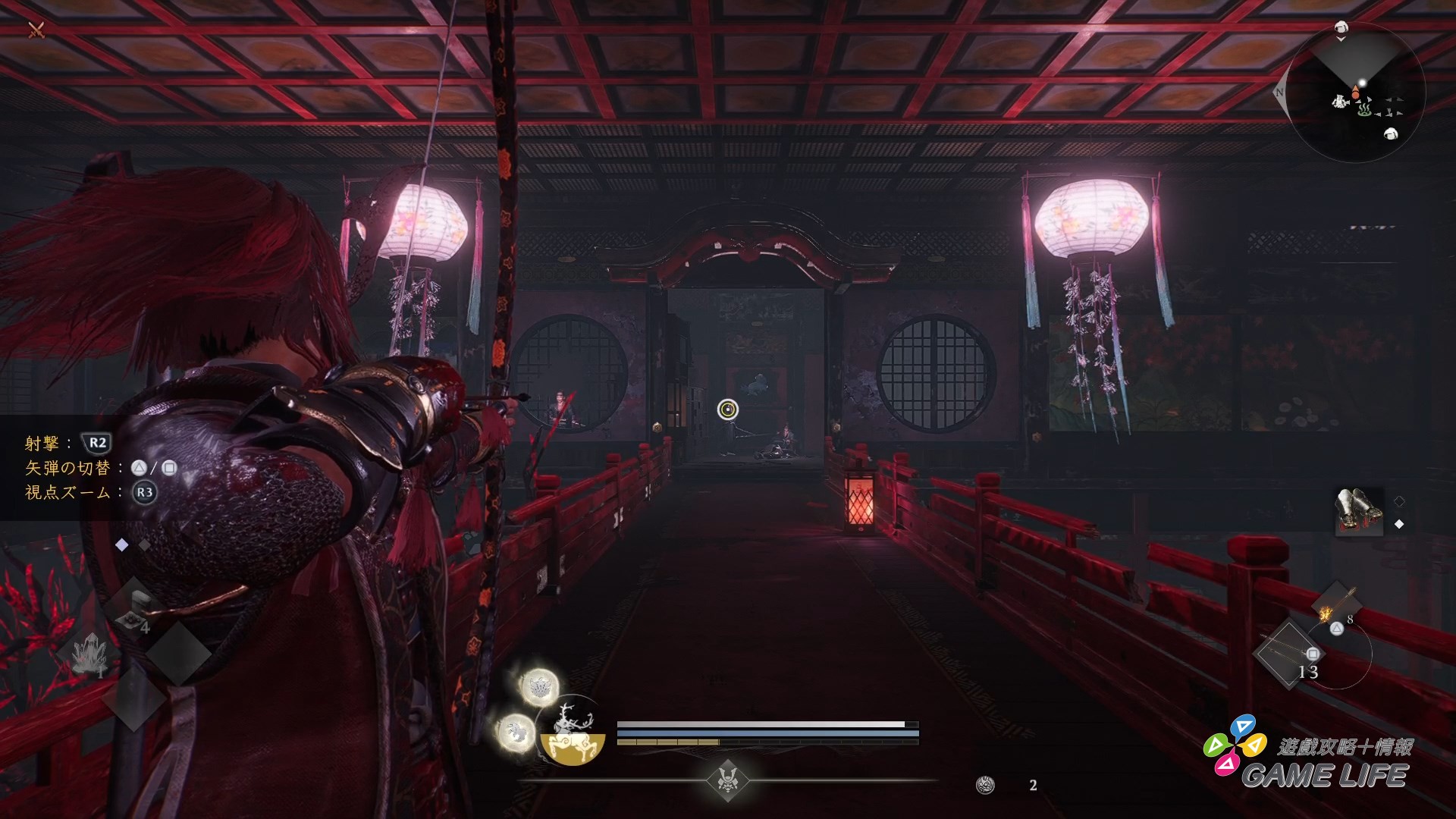Click the hot spring icon on the minimap
The width and height of the screenshot is (1456, 819).
1365,111
